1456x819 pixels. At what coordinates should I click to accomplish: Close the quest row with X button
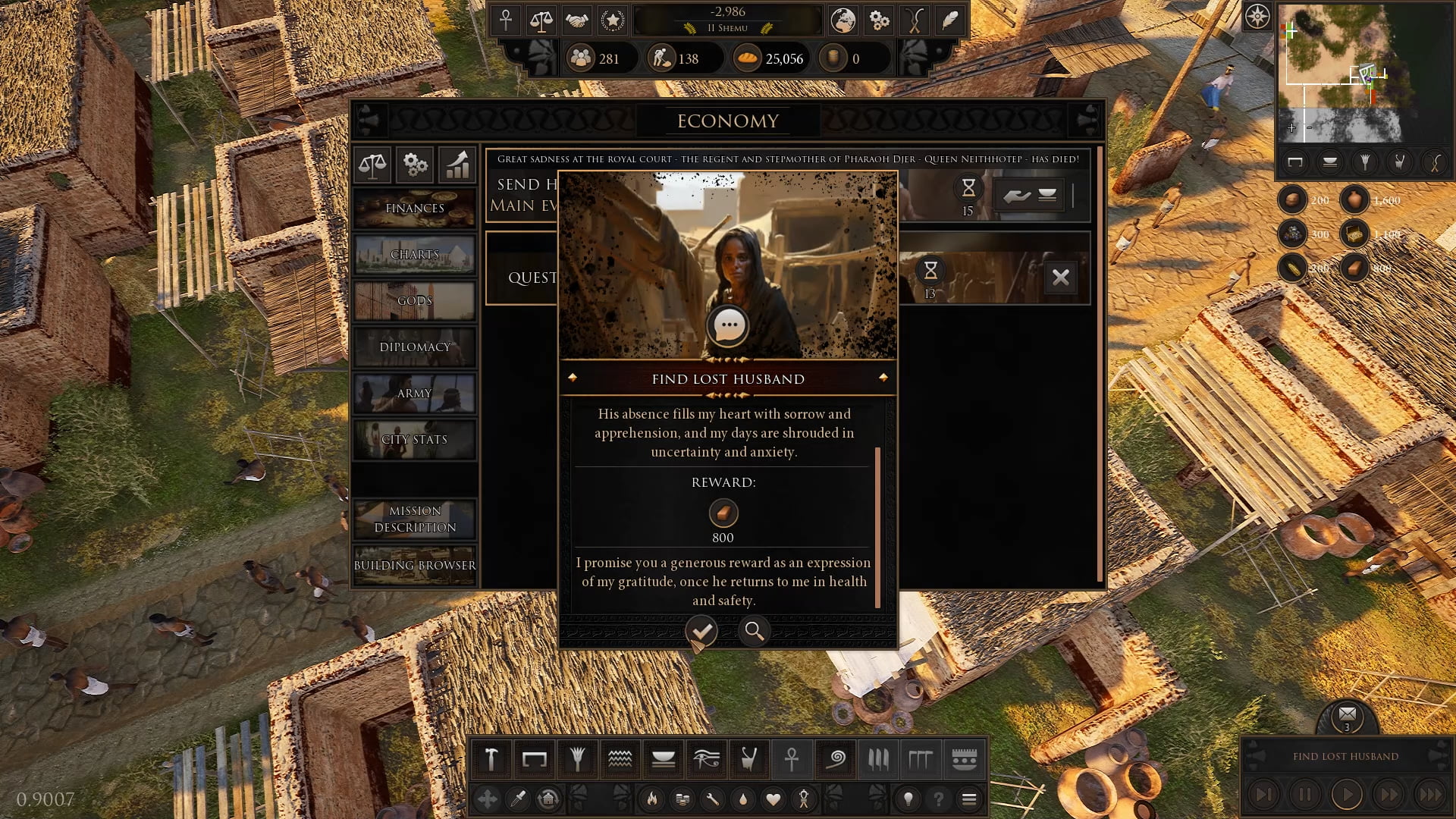point(1061,278)
